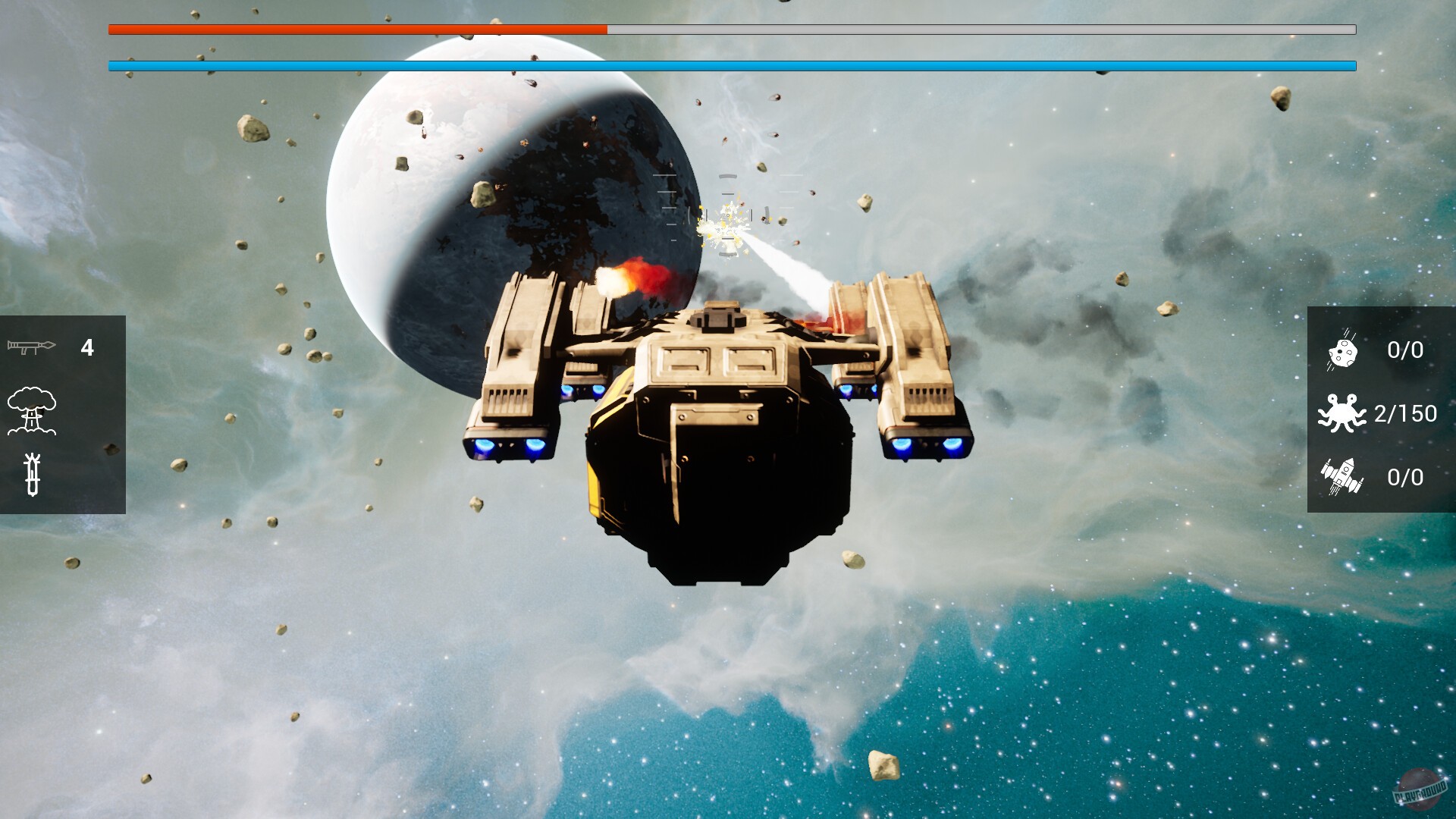Click the blue shield bar
The image size is (1456, 819).
pos(728,67)
